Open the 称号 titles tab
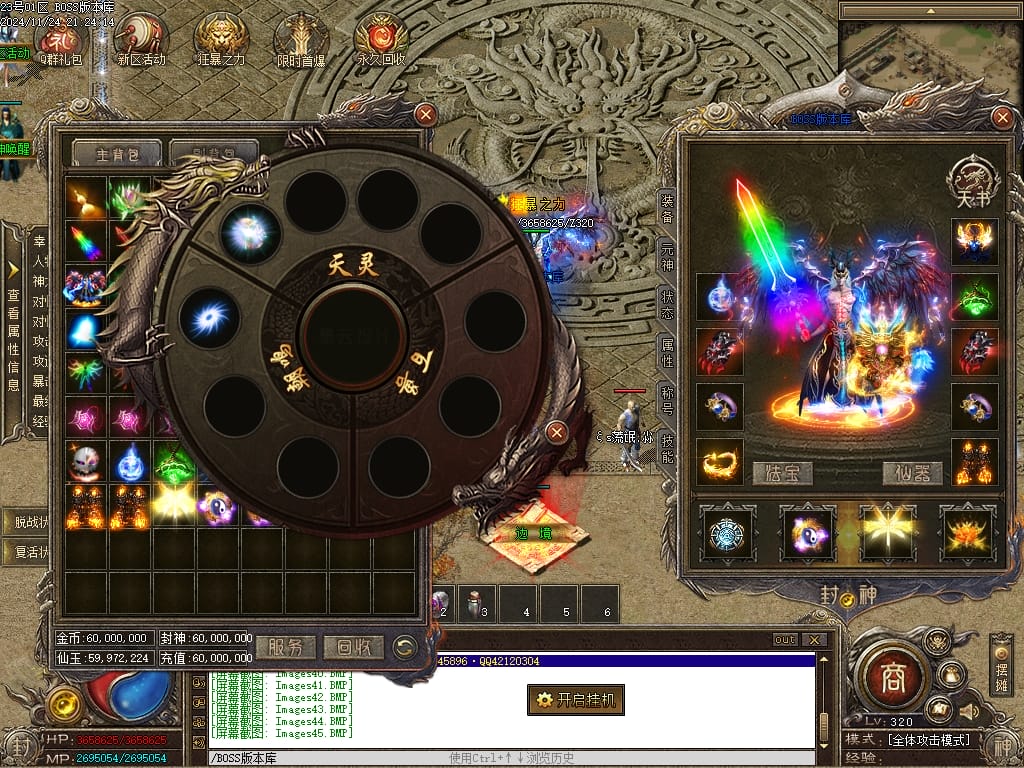 tap(667, 402)
